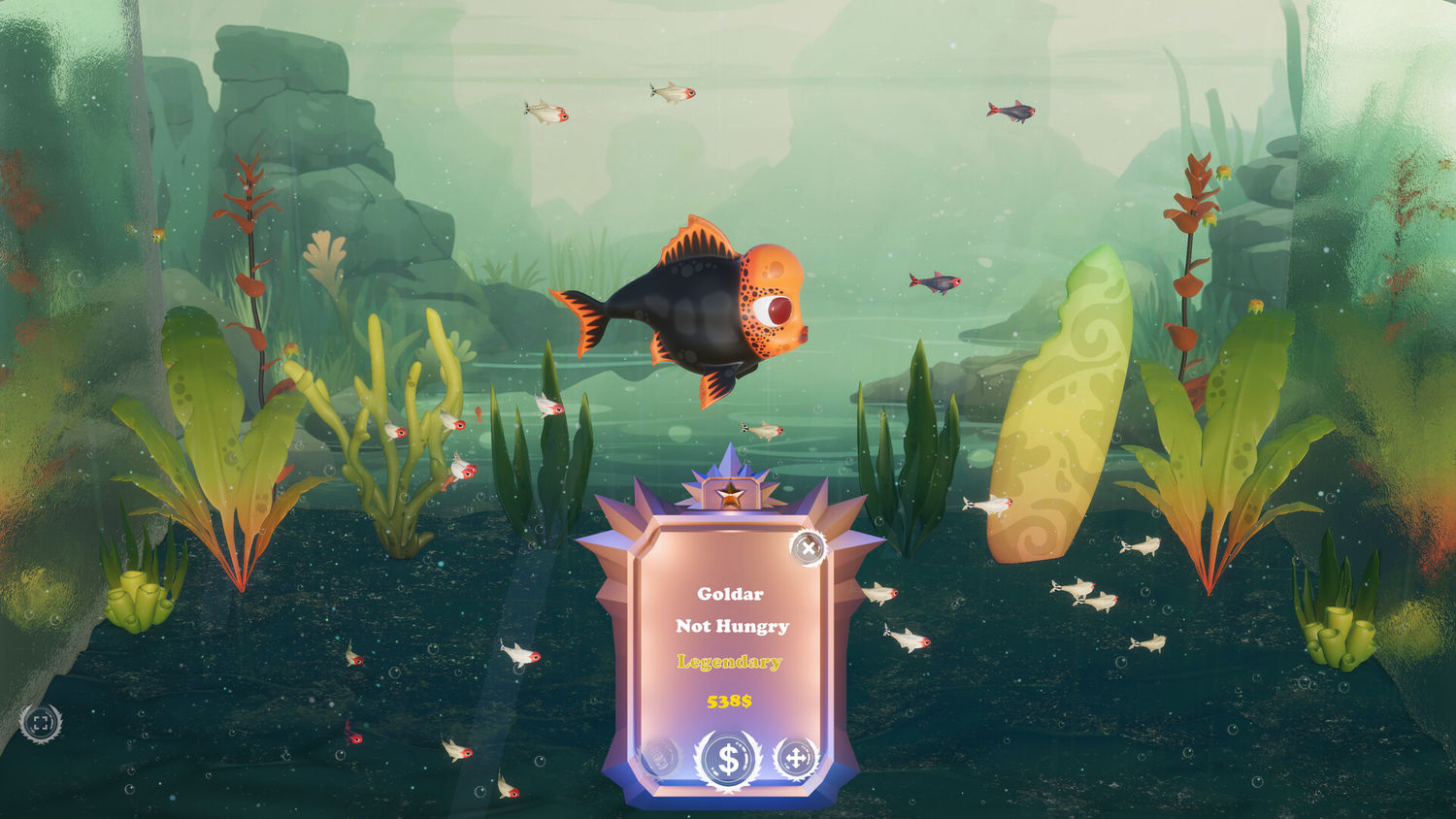
Task: Toggle the fullscreen frame icon
Action: [41, 723]
